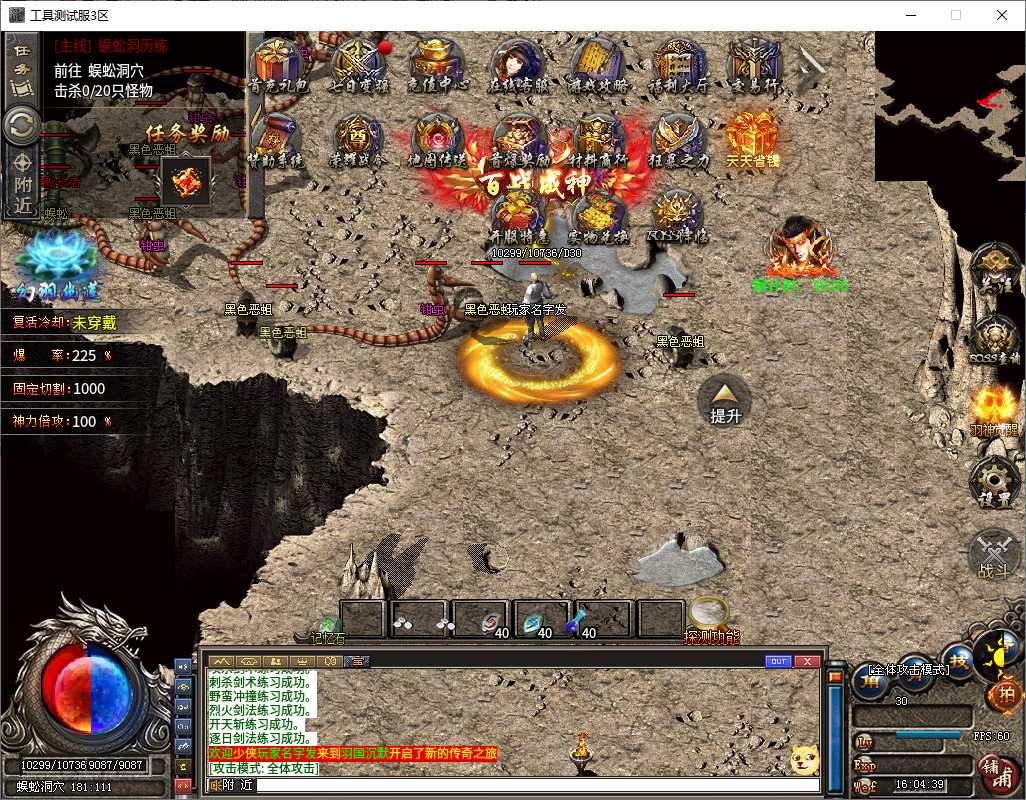Click the 提升 upgrade arrow button
Image resolution: width=1026 pixels, height=800 pixels.
(x=725, y=398)
